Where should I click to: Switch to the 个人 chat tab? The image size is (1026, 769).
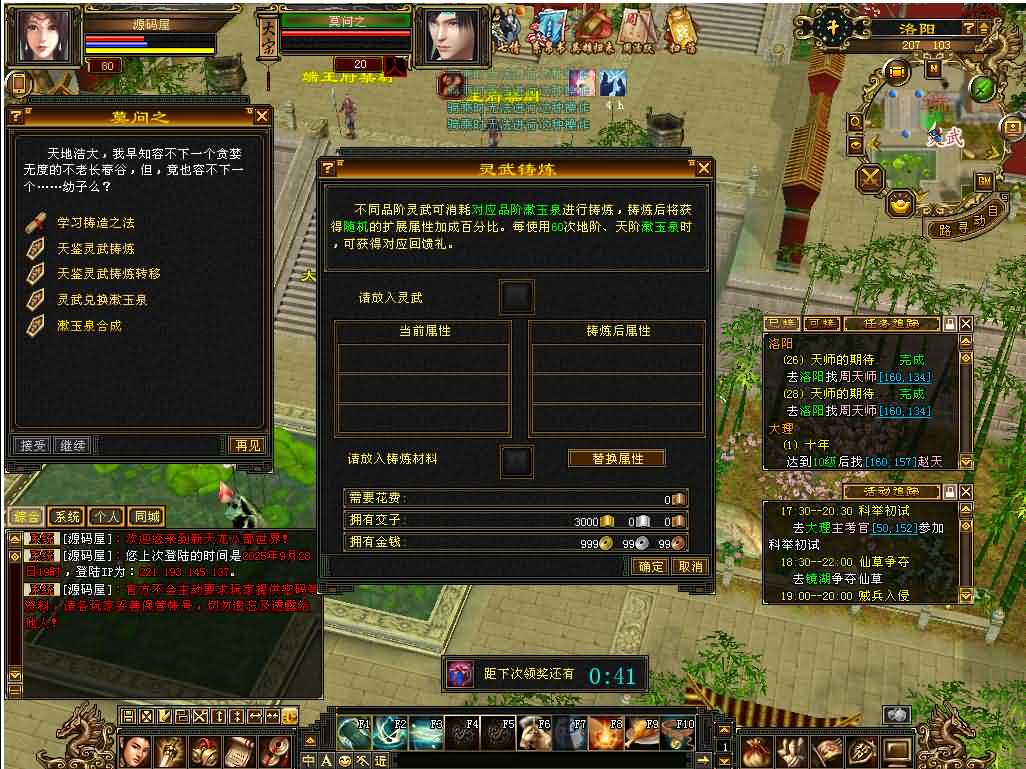click(x=106, y=516)
